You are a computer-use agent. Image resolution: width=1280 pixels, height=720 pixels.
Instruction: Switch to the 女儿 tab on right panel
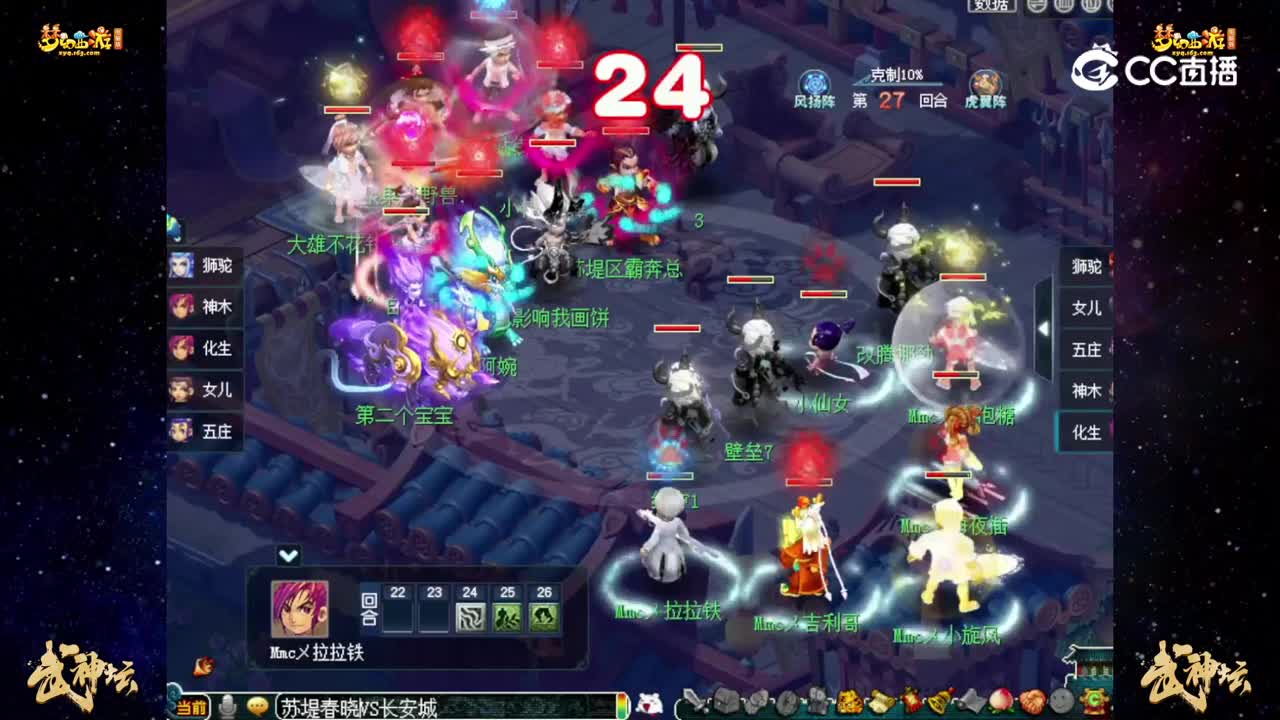[1086, 309]
